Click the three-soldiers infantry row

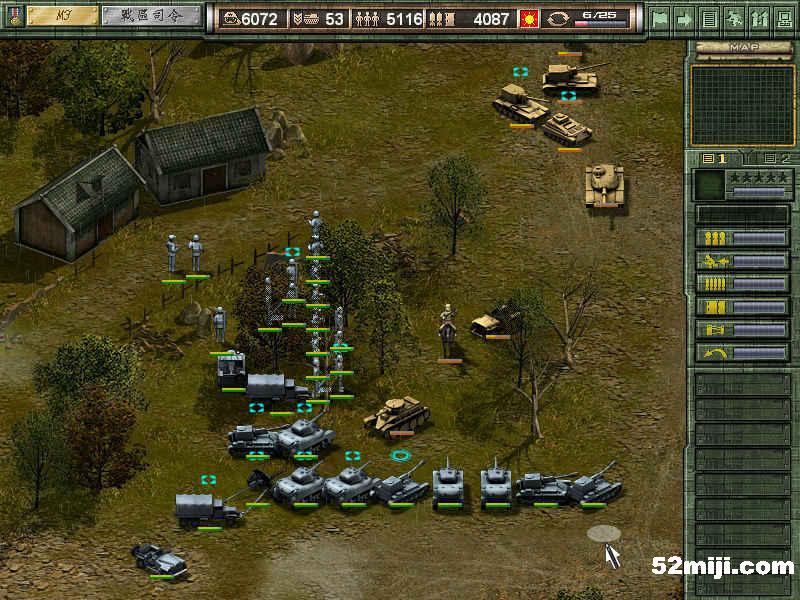[x=742, y=238]
